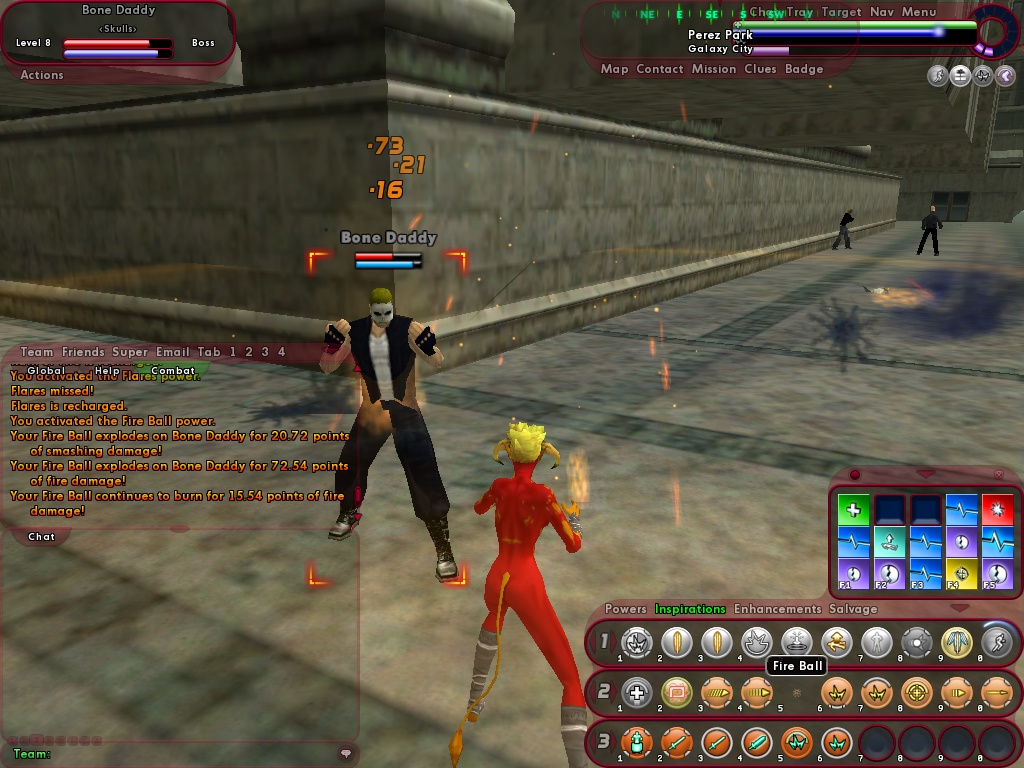Open the Contact list
Image resolution: width=1024 pixels, height=768 pixels.
click(660, 69)
